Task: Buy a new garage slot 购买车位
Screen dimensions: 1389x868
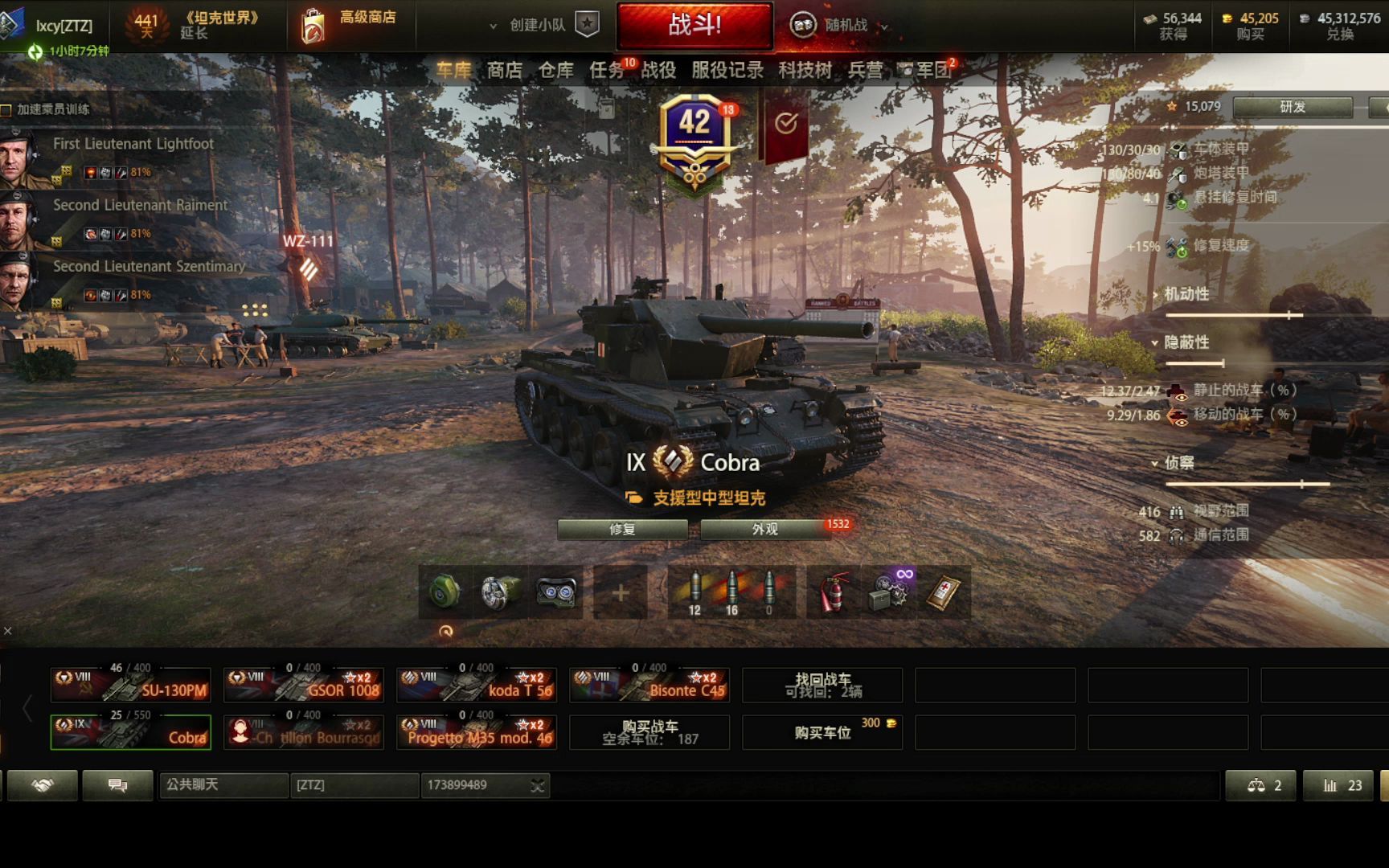Action: 822,732
